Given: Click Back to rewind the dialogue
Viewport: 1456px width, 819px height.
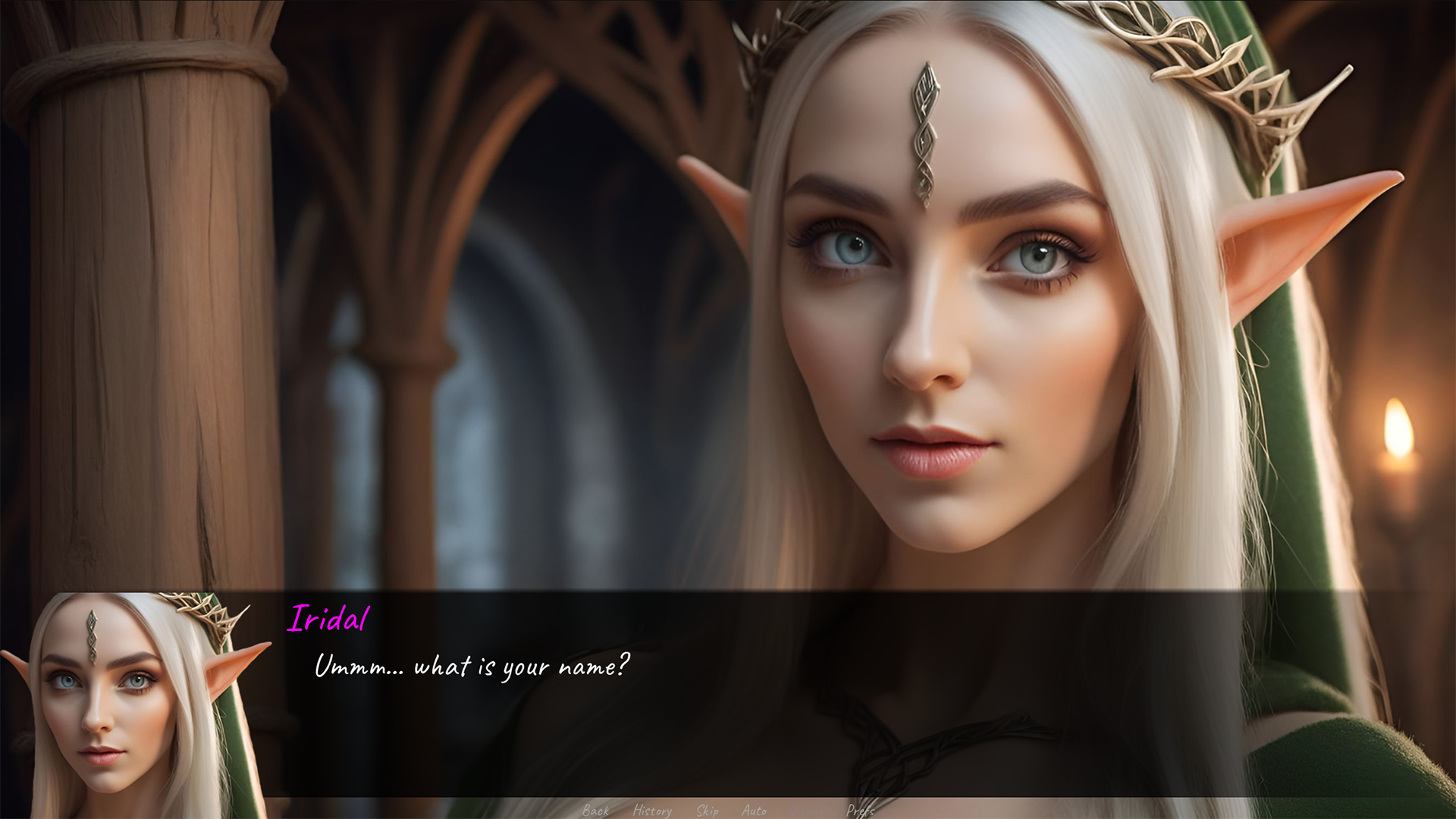Looking at the screenshot, I should tap(596, 811).
